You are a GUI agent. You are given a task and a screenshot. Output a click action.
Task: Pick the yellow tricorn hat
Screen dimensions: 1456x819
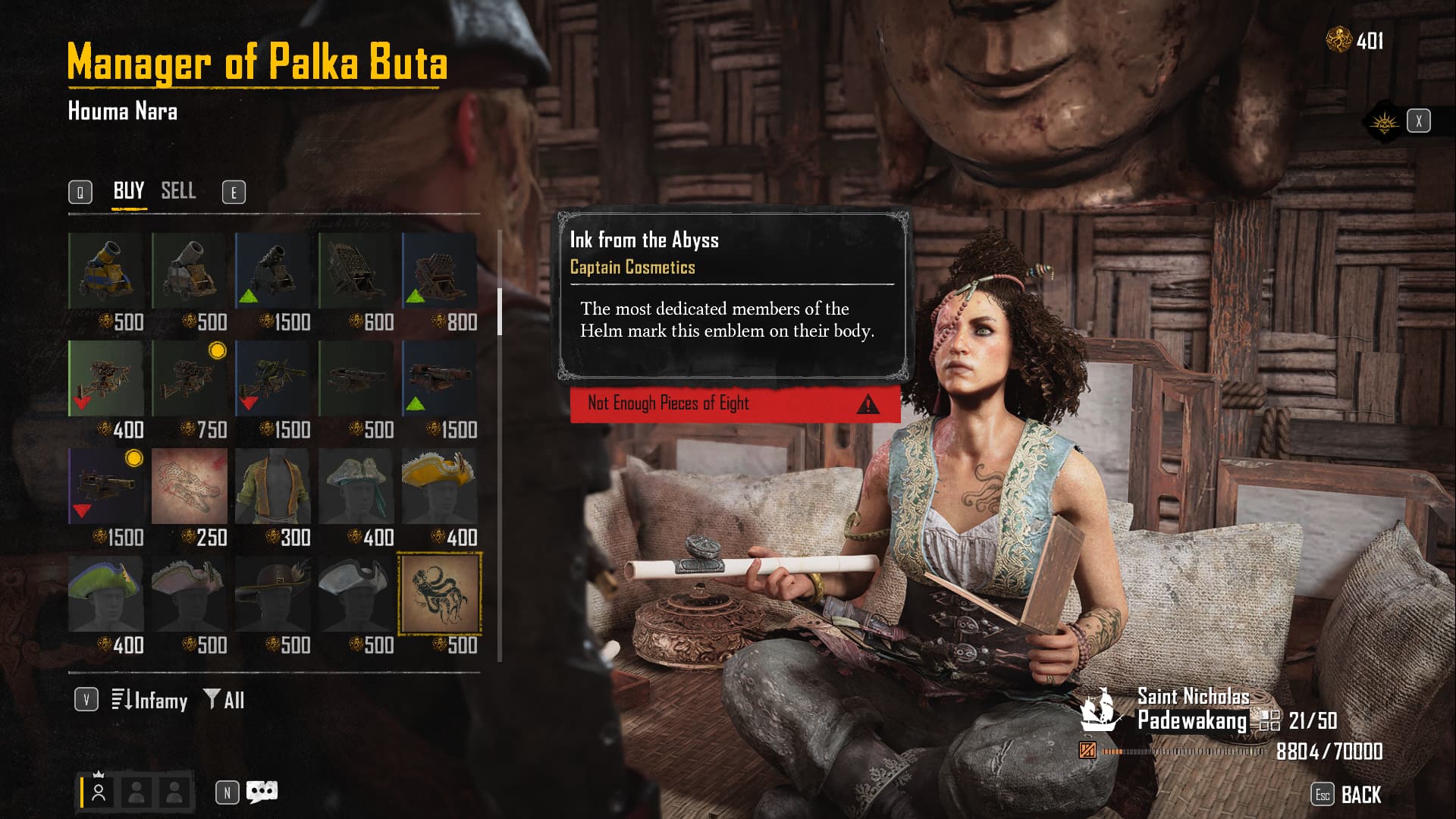439,486
